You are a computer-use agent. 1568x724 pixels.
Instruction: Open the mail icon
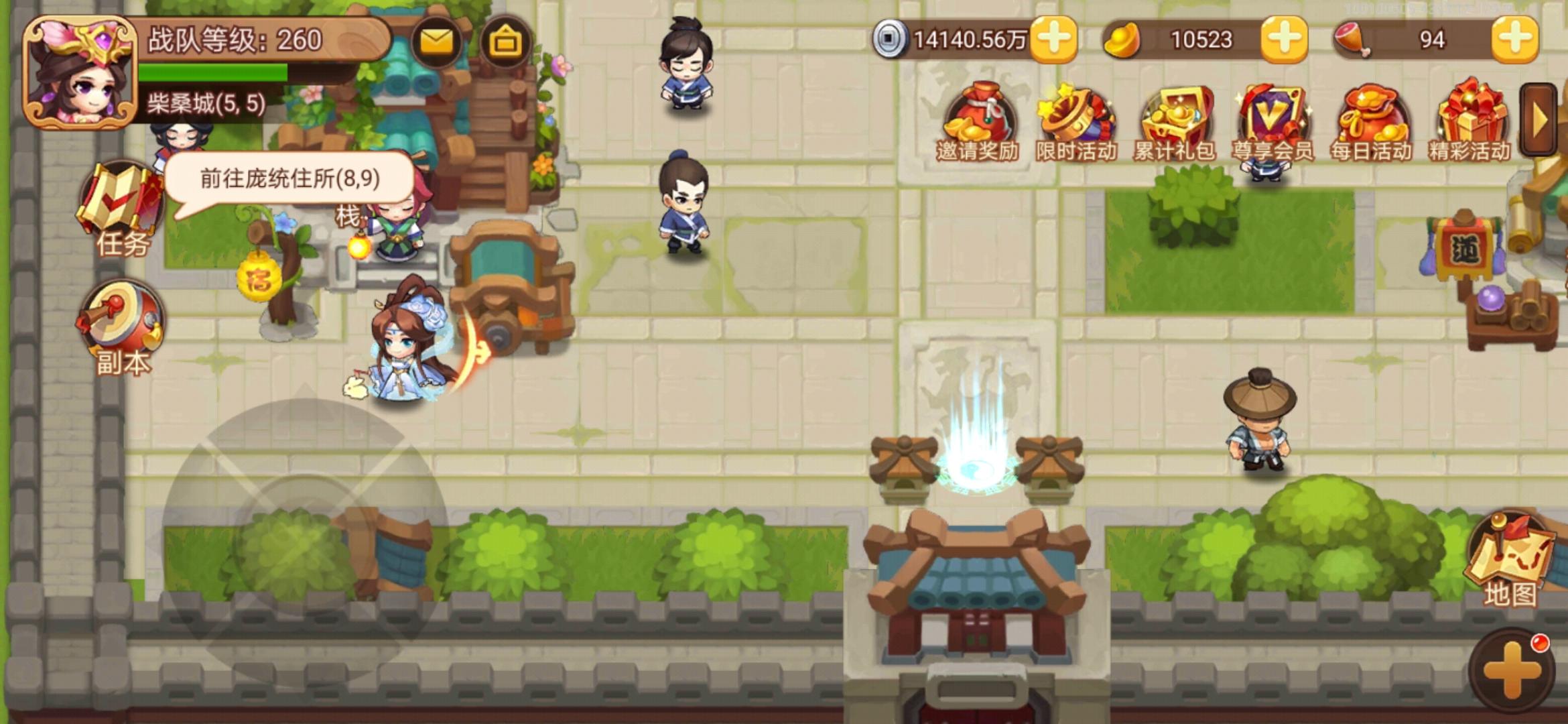point(436,42)
